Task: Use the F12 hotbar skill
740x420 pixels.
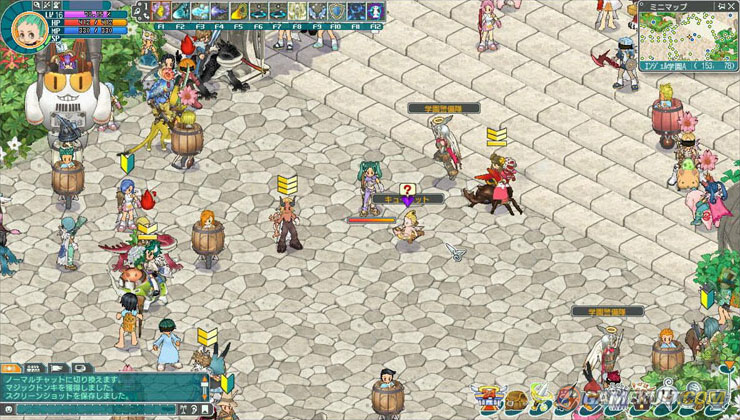Action: click(x=376, y=11)
